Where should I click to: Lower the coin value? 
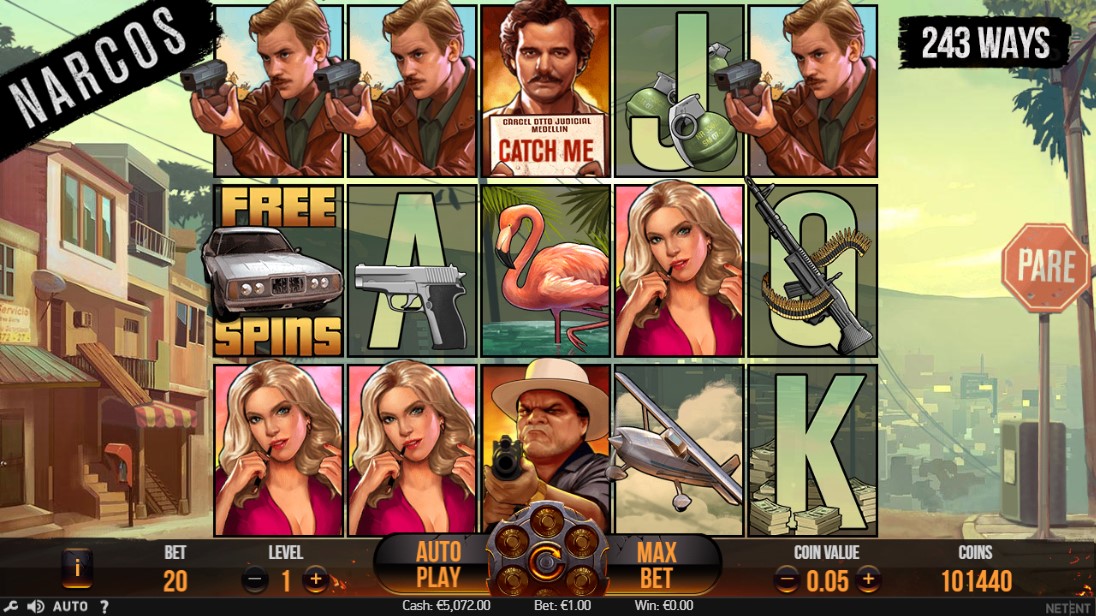tap(787, 579)
